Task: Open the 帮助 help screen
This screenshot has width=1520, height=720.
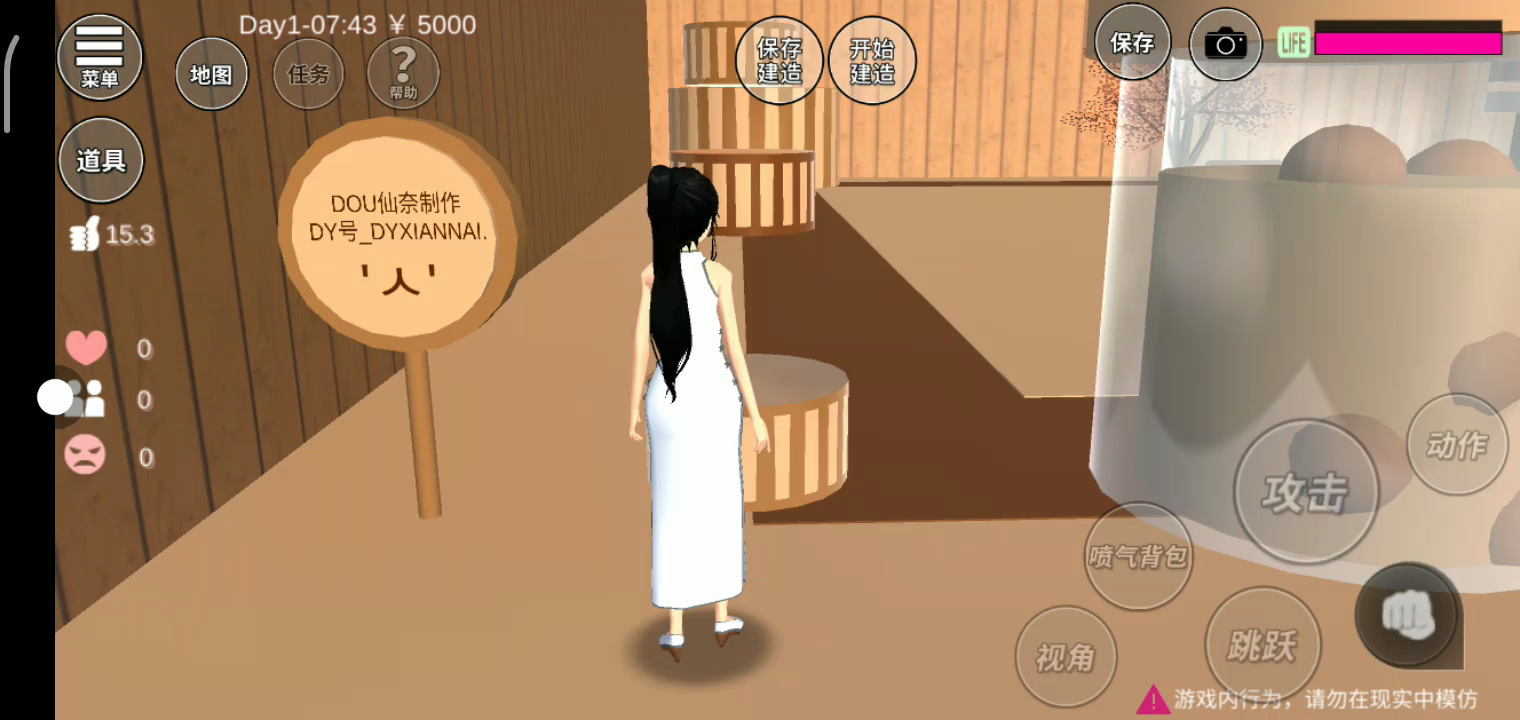Action: pyautogui.click(x=403, y=72)
